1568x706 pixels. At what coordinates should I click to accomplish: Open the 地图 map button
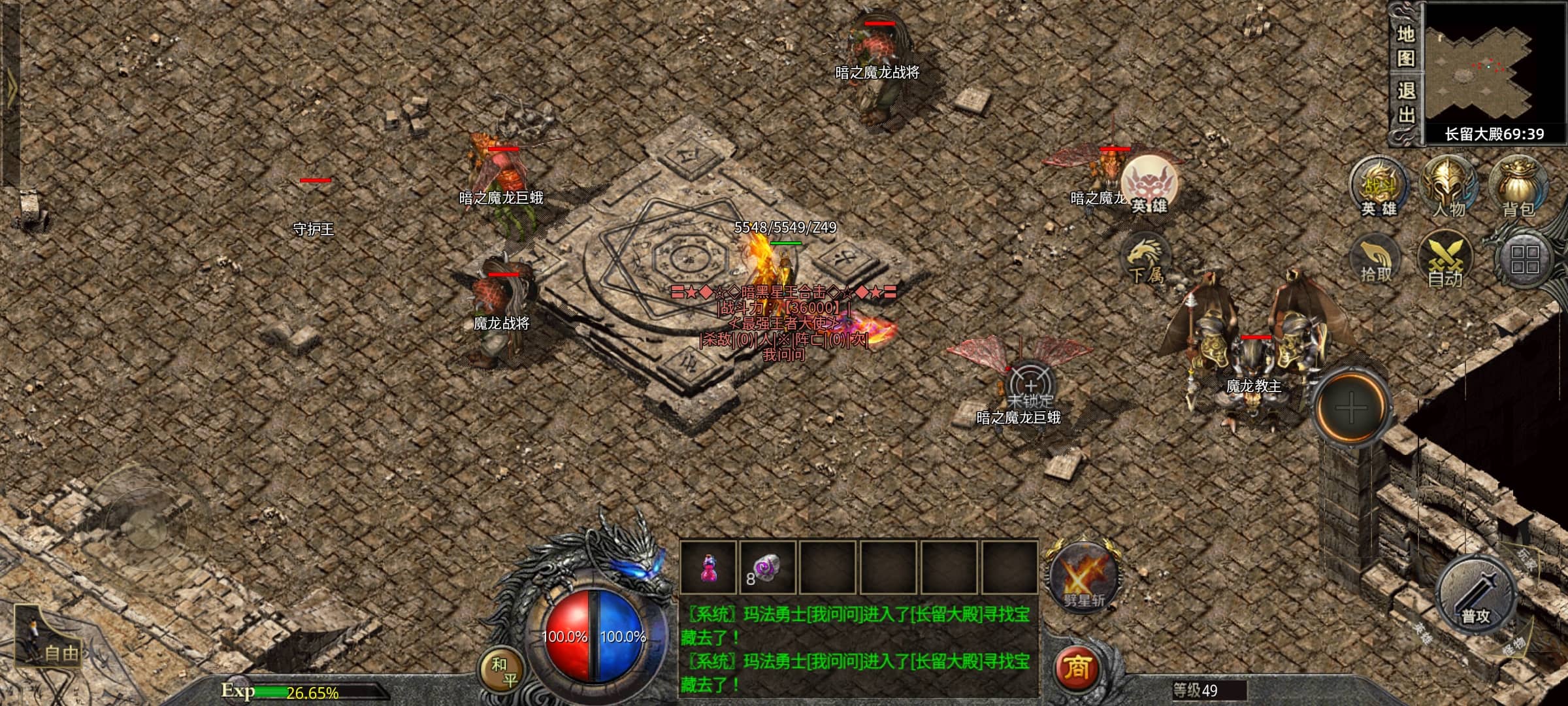point(1405,46)
